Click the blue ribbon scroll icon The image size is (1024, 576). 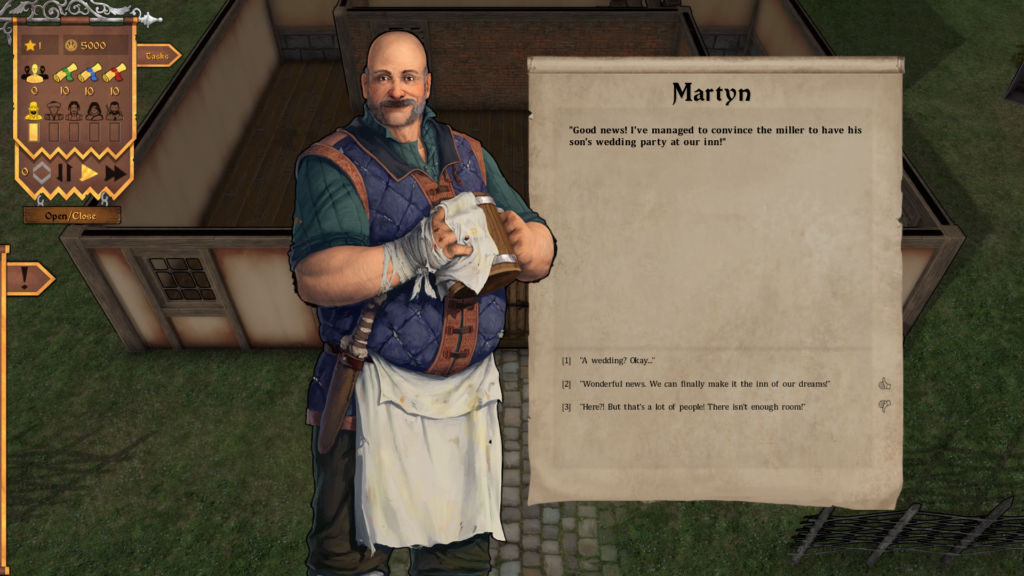[89, 73]
